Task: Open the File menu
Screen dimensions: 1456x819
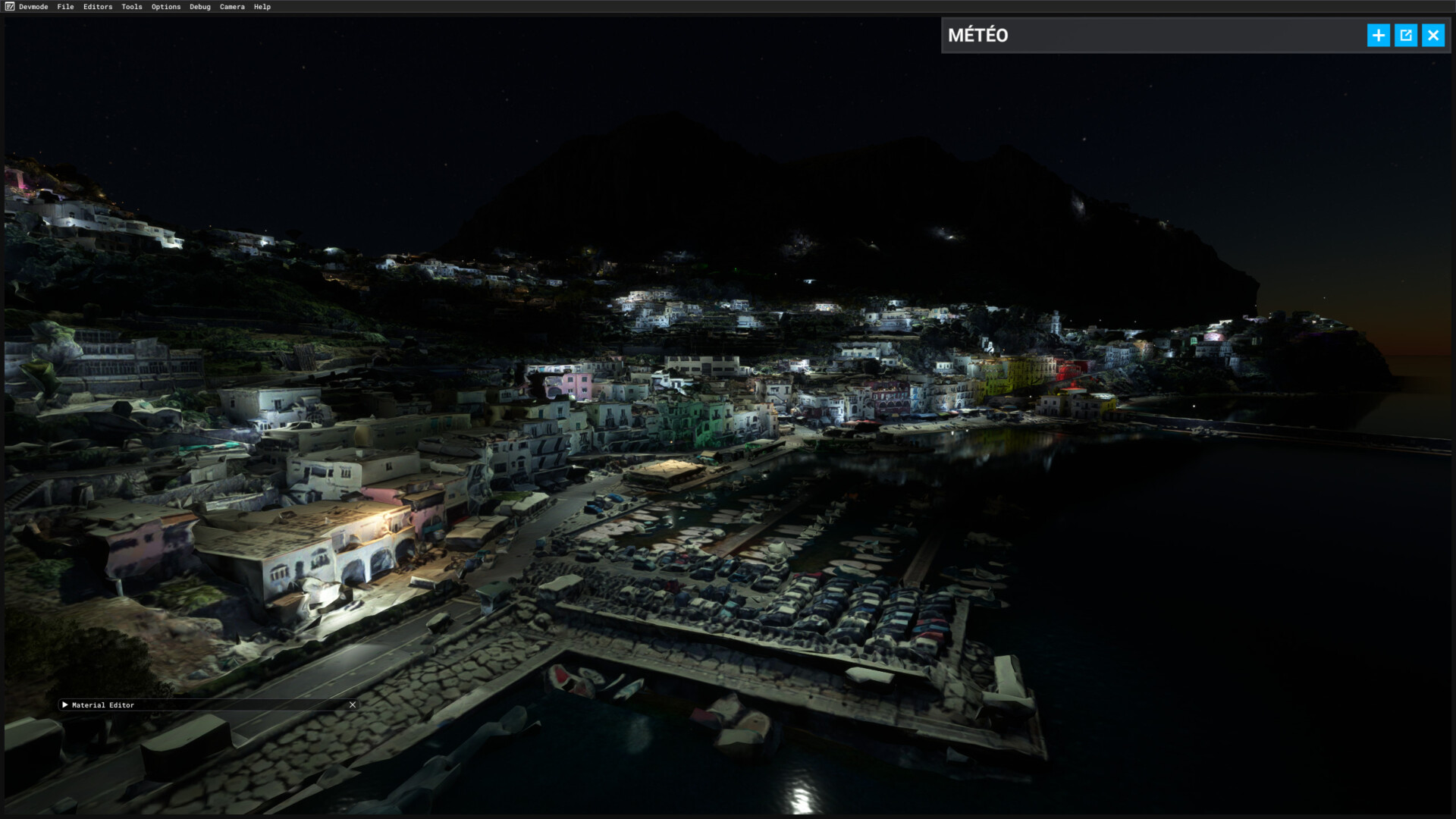Action: [65, 7]
